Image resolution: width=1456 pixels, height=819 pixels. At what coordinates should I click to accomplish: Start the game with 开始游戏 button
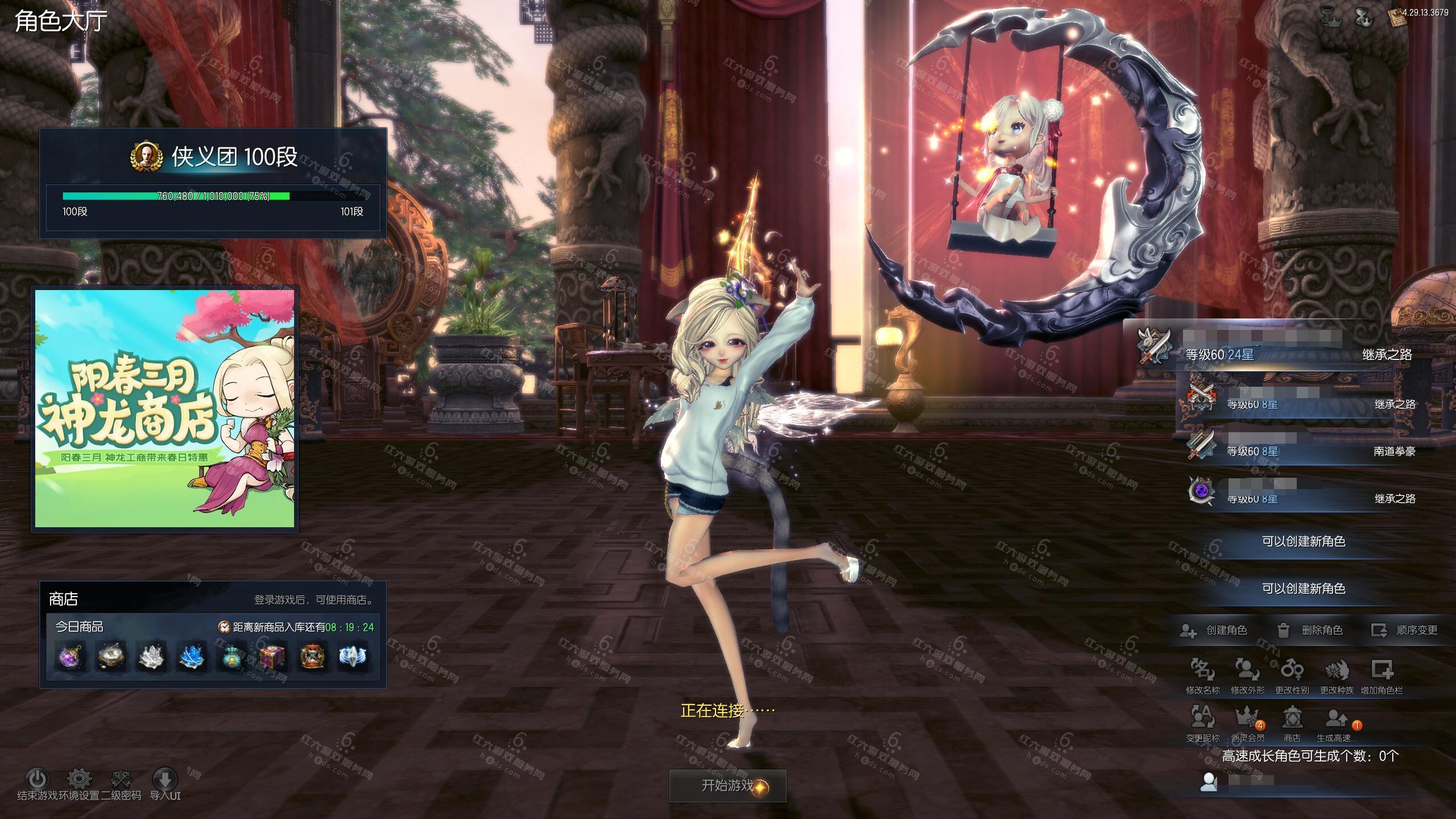(727, 786)
